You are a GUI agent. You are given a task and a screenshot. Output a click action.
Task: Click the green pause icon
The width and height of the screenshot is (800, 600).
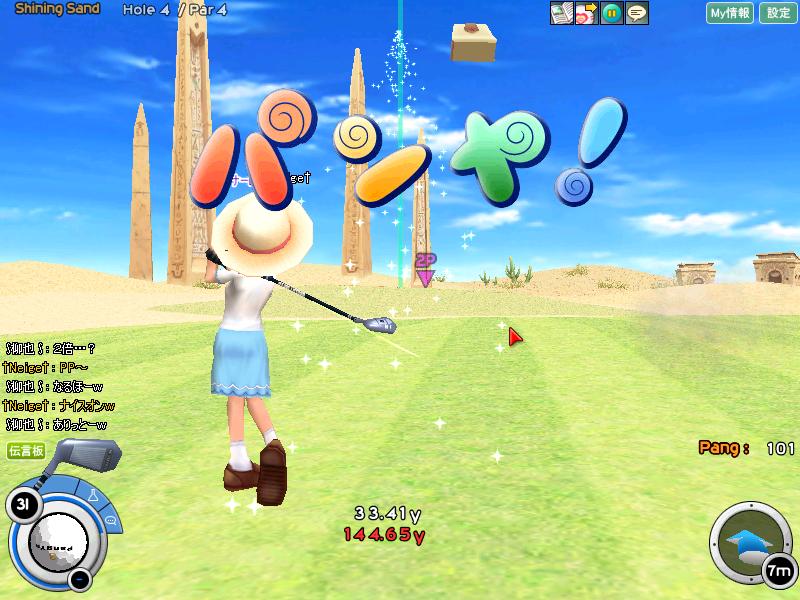[x=611, y=13]
